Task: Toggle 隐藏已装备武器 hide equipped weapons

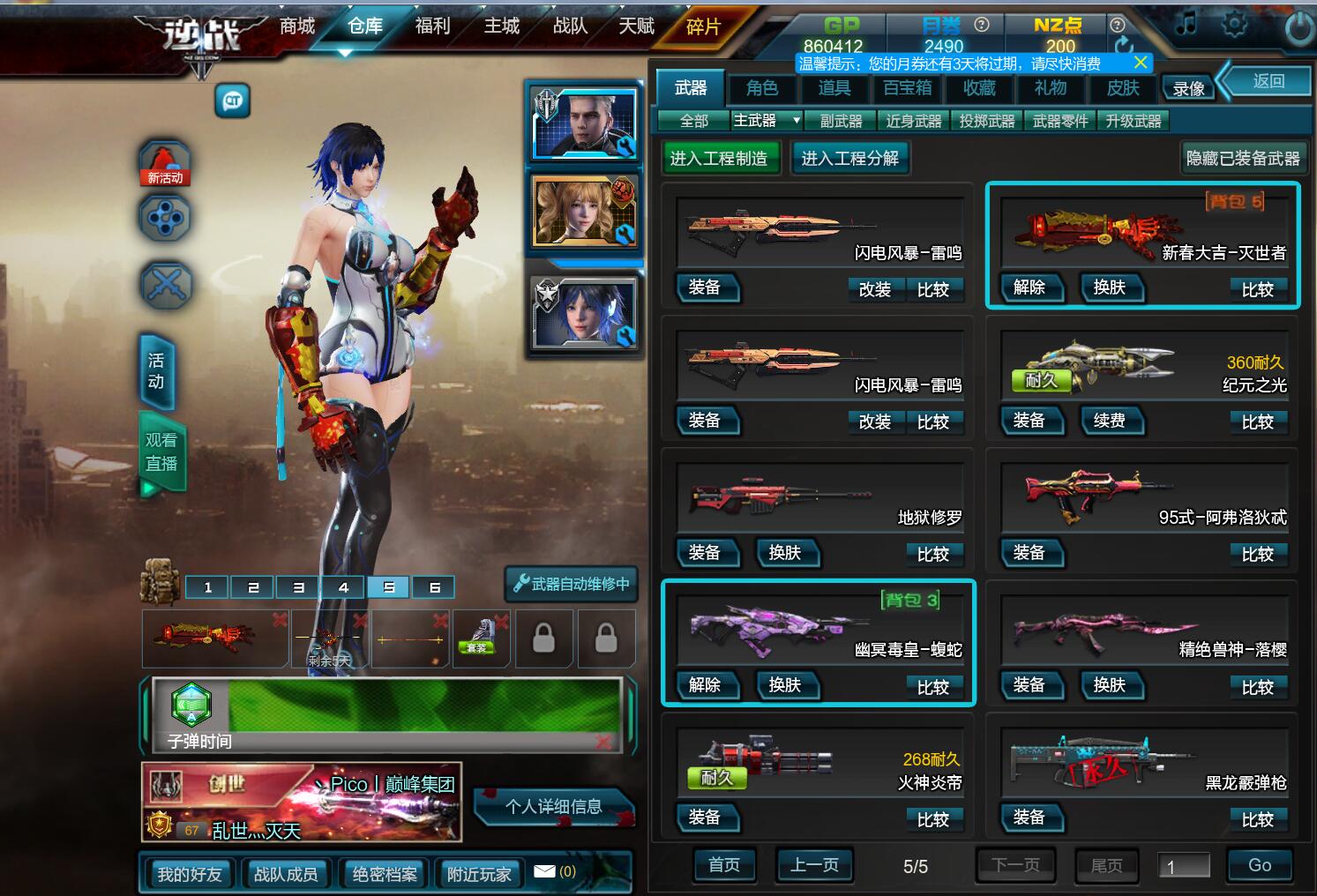Action: pyautogui.click(x=1243, y=159)
